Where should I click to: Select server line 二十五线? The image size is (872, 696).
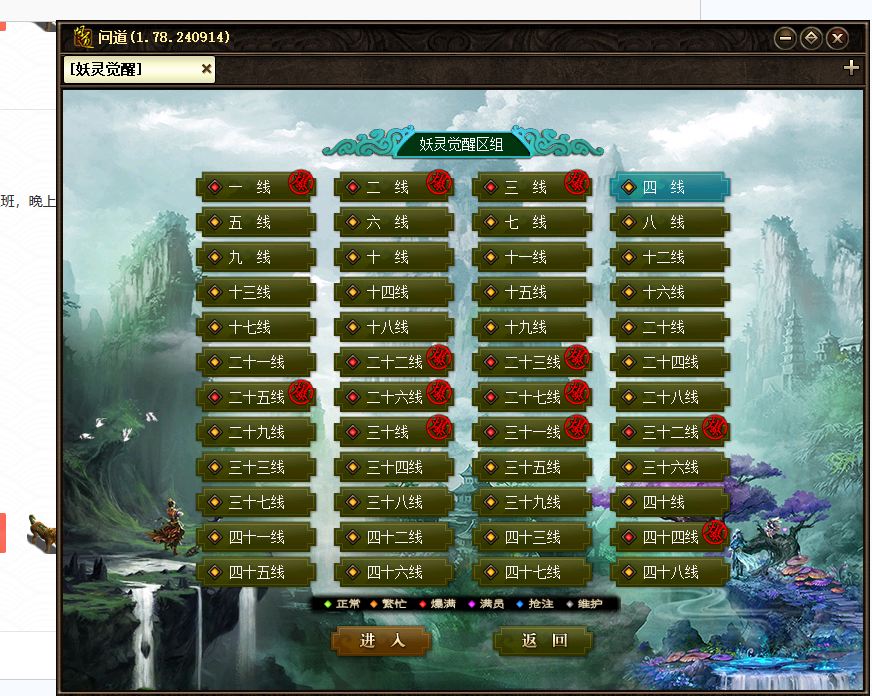tap(254, 397)
